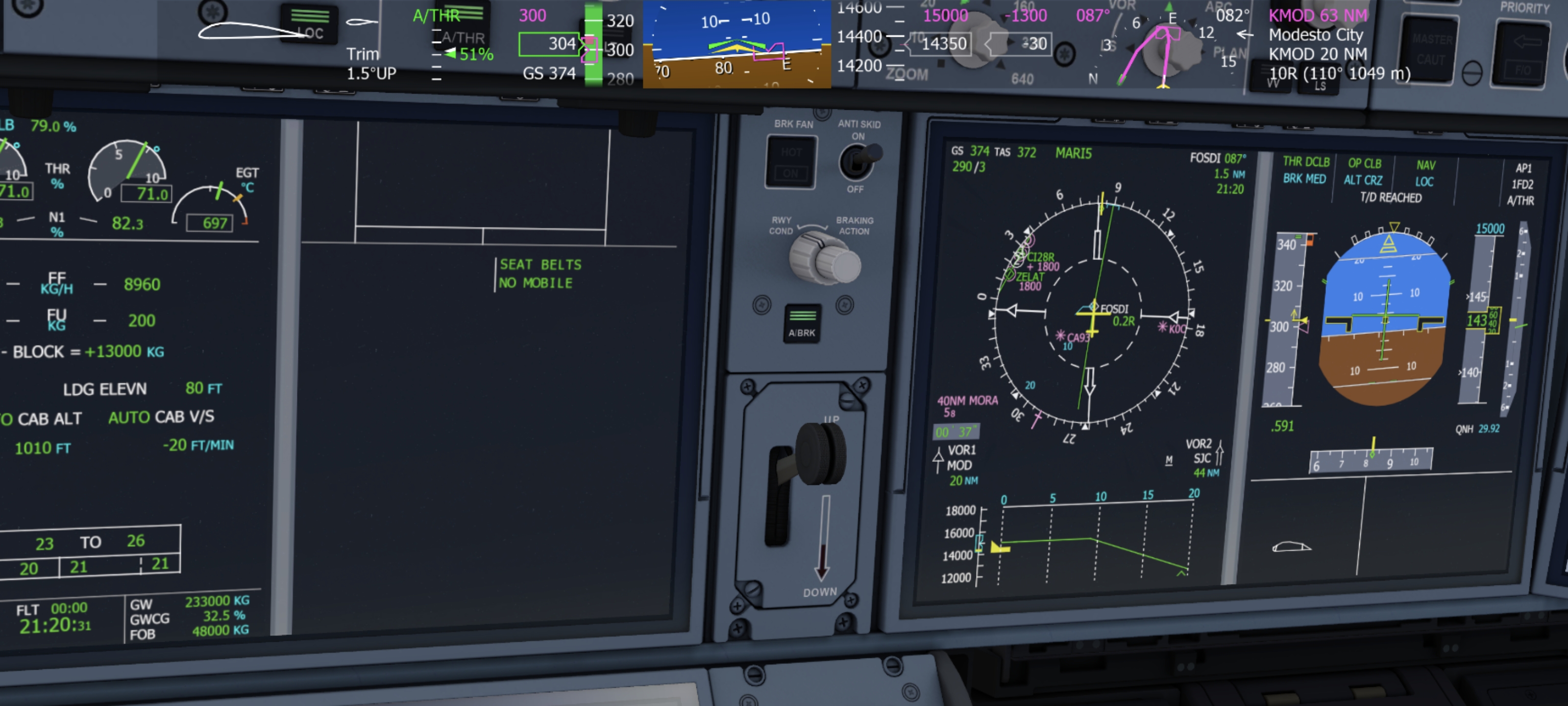Open the overlay compass route map

click(x=1153, y=46)
